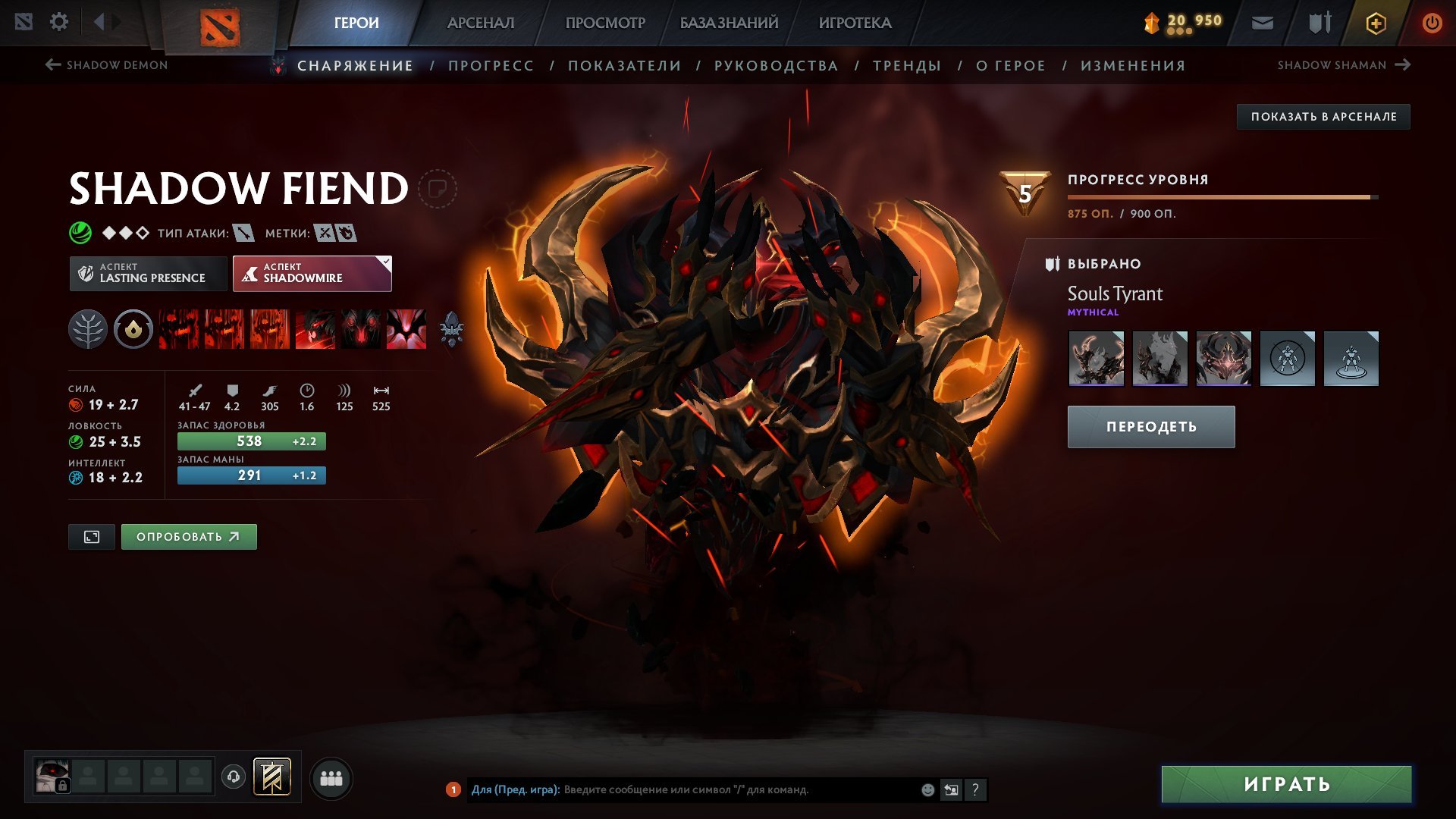Select the Requiem of Souls ultimate icon
This screenshot has height=819, width=1456.
(408, 329)
